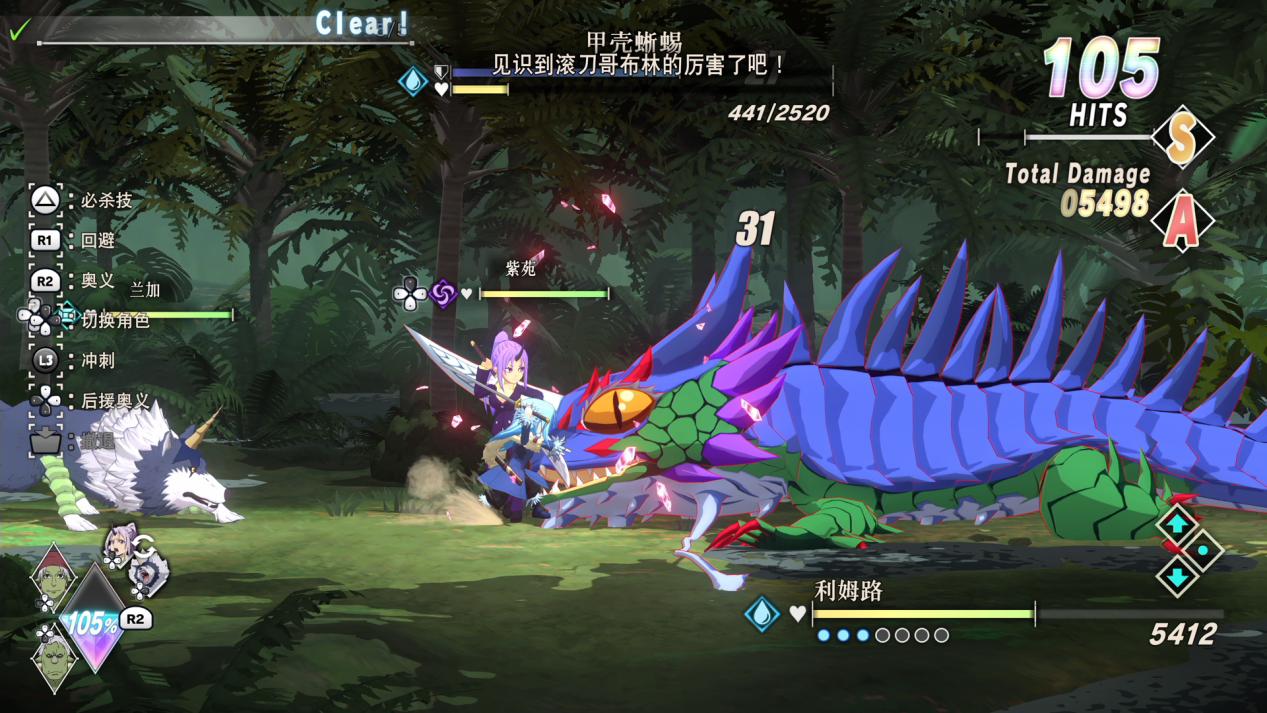Select the cyan dot diamond
The image size is (1267, 713).
tap(1203, 550)
